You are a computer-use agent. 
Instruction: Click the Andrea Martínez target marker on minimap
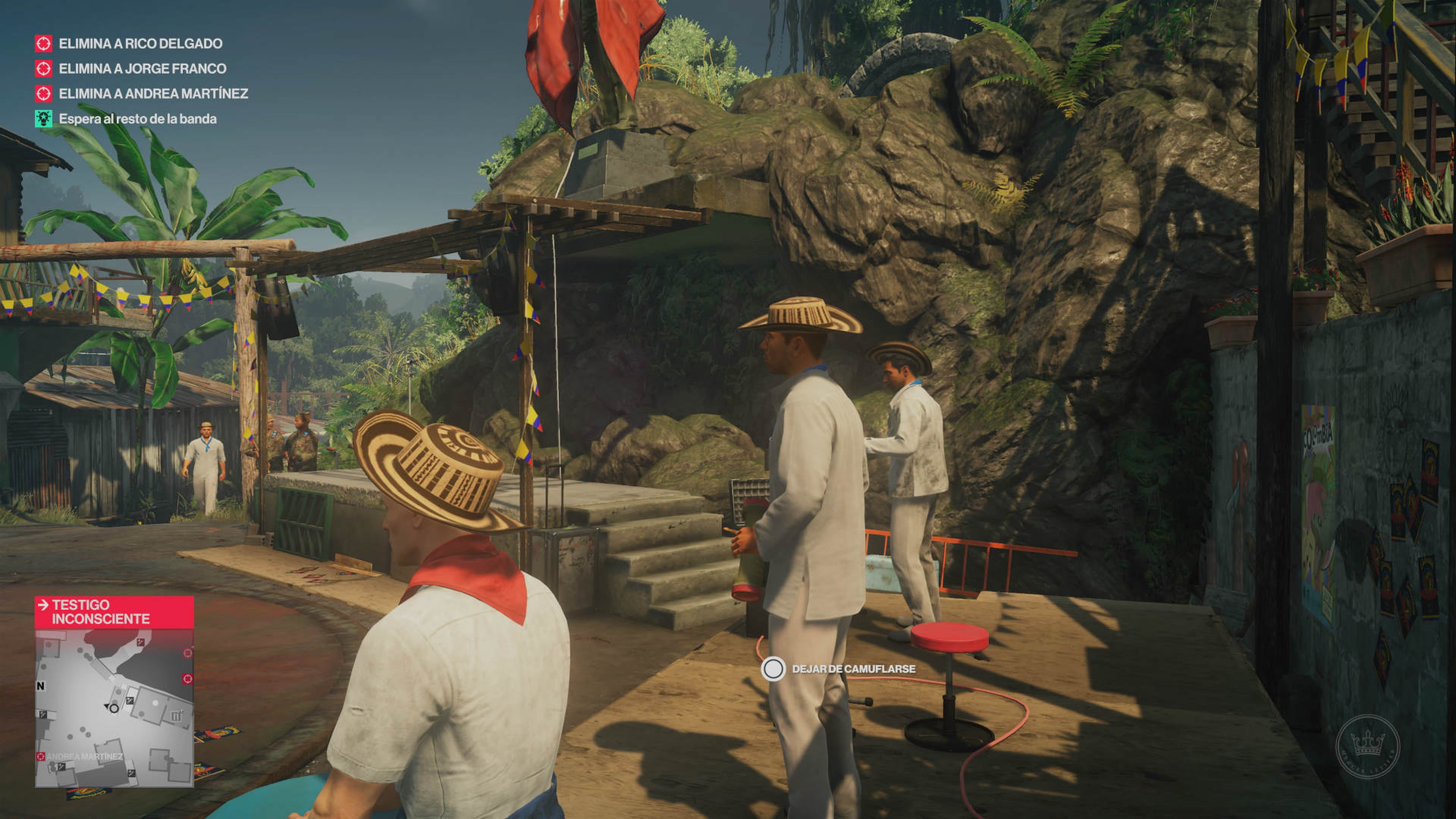point(41,756)
